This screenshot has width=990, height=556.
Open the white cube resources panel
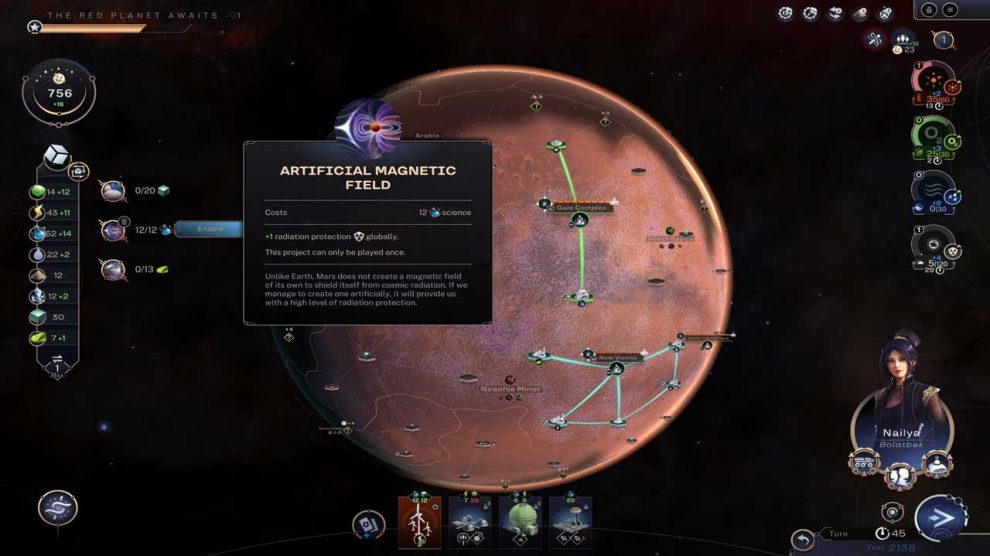pos(58,161)
